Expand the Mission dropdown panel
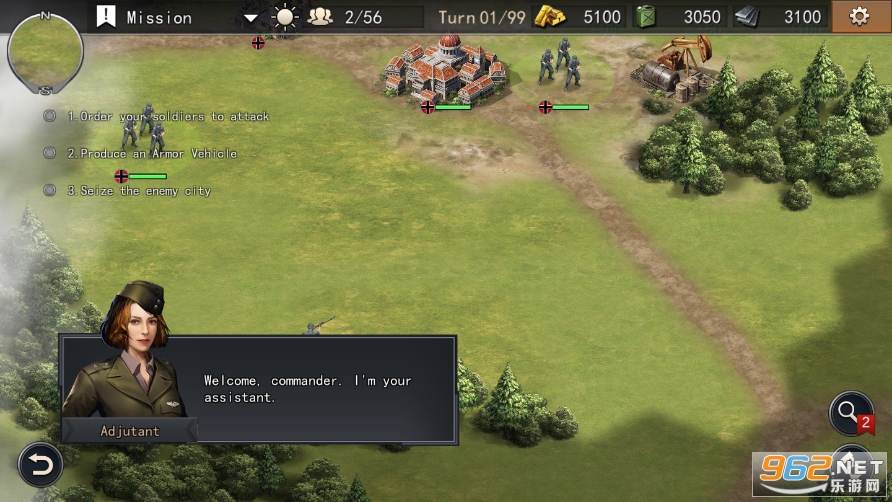The width and height of the screenshot is (892, 502). (250, 18)
